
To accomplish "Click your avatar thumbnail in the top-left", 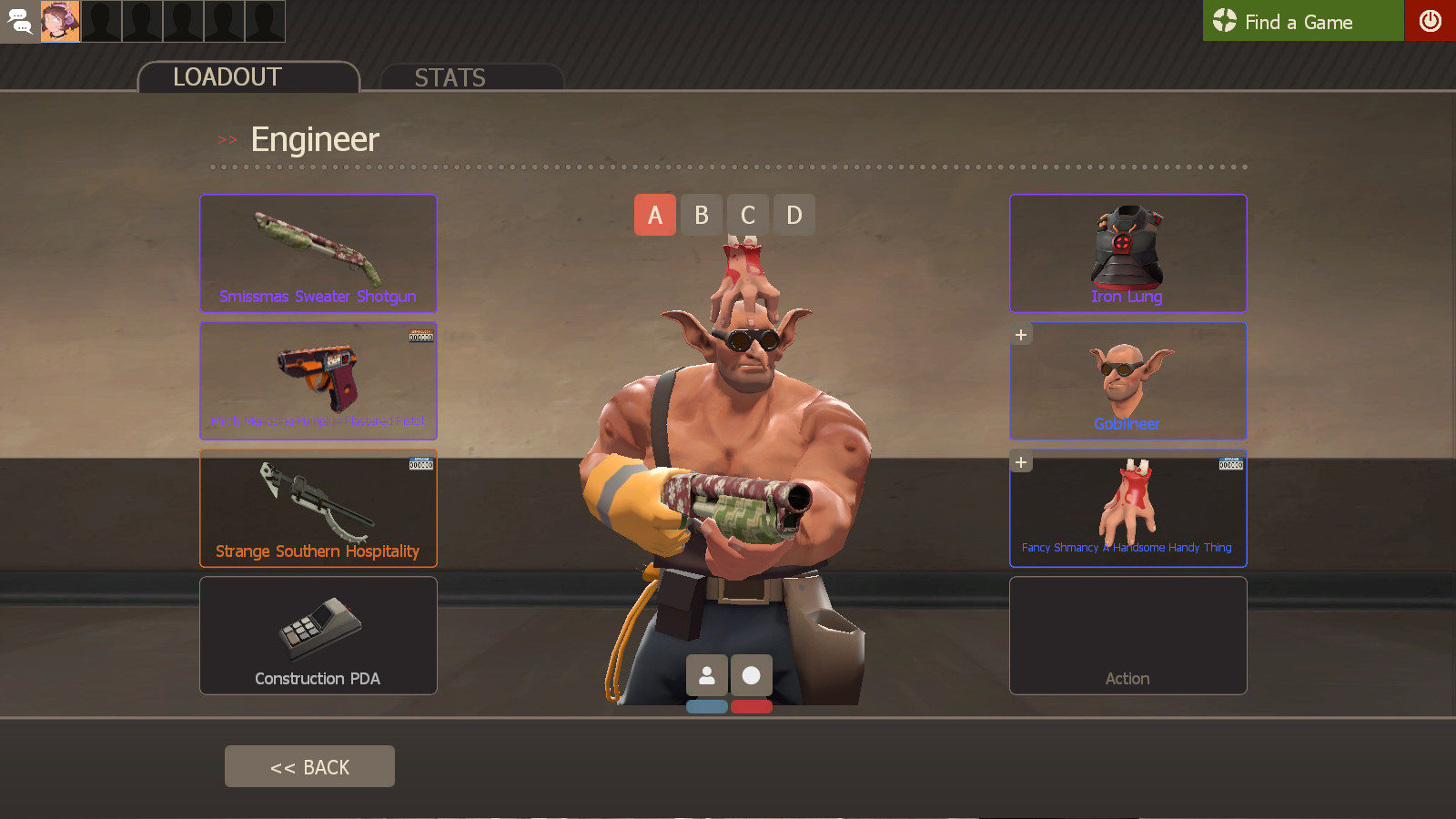I will [61, 21].
